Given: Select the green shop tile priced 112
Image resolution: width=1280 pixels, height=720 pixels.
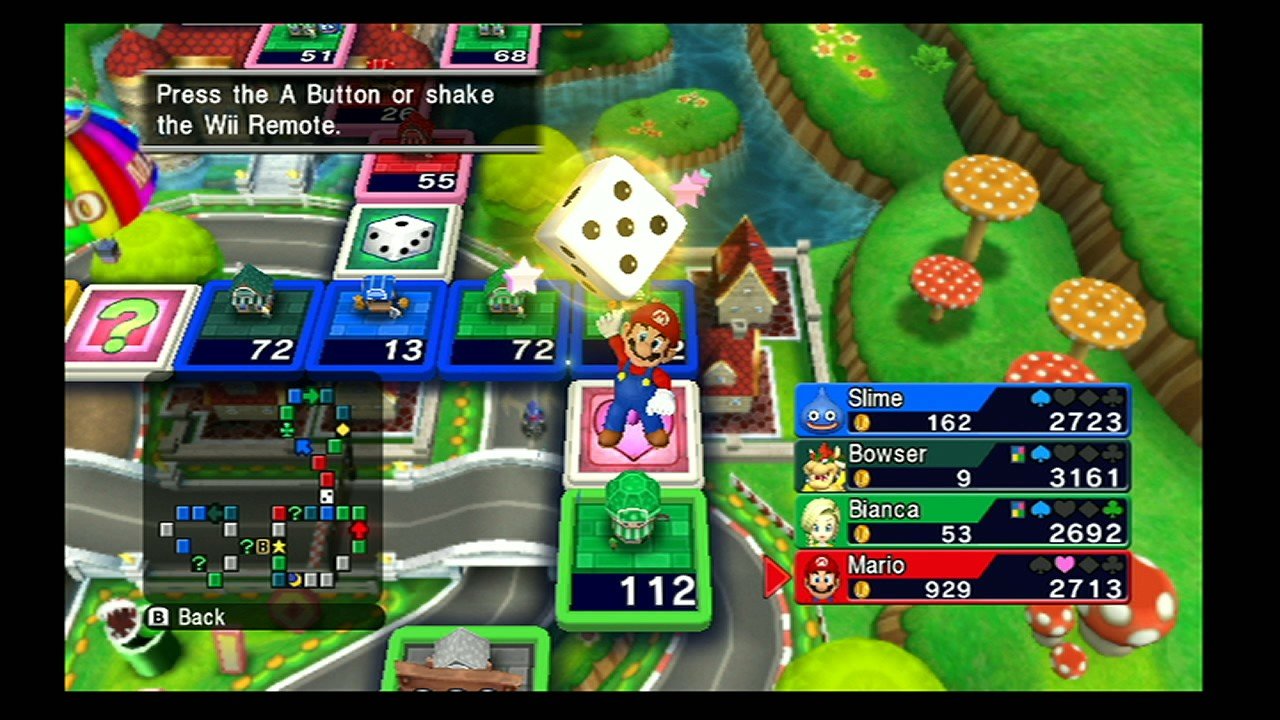Looking at the screenshot, I should tap(634, 558).
